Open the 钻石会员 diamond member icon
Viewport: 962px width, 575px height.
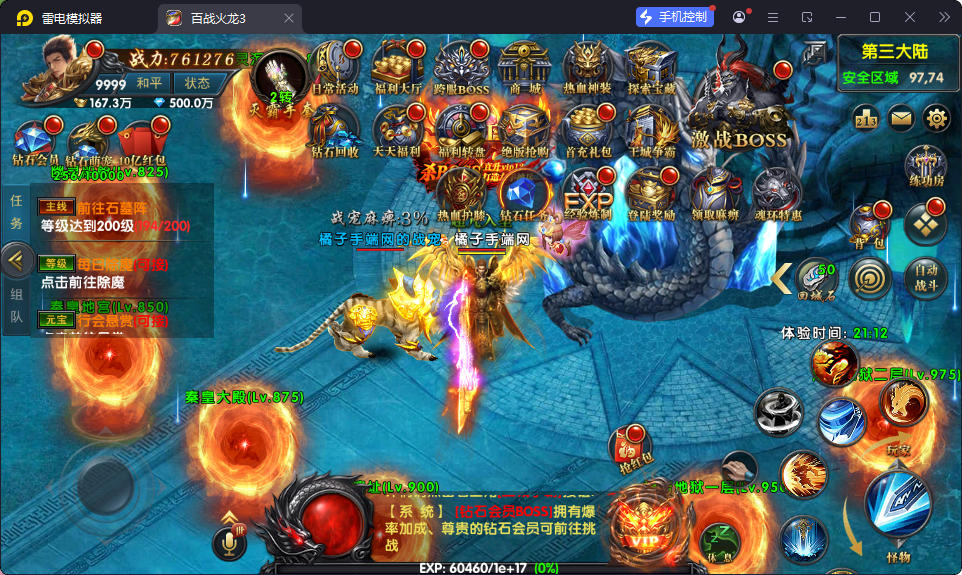tap(35, 143)
